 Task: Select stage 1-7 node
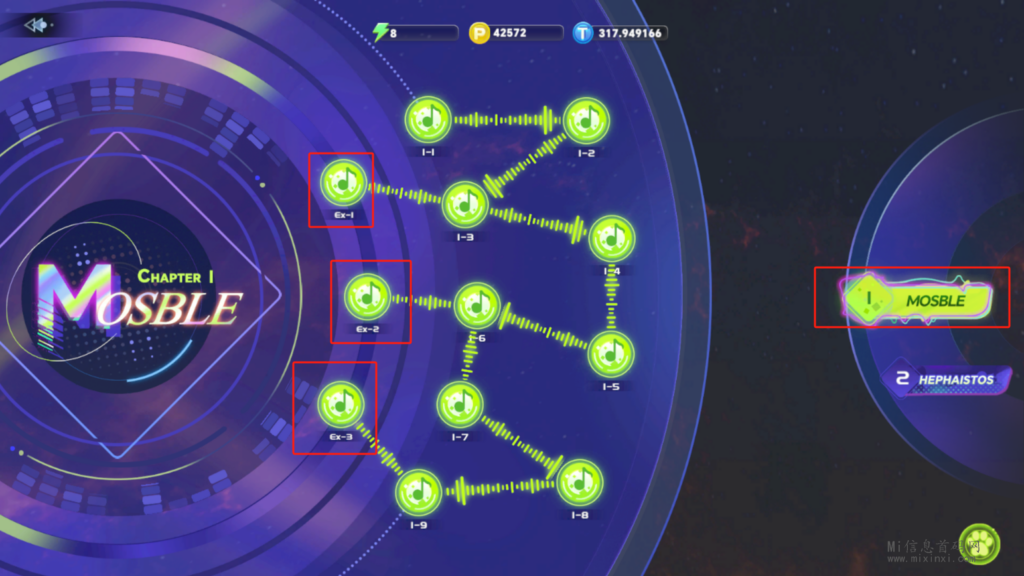point(460,404)
